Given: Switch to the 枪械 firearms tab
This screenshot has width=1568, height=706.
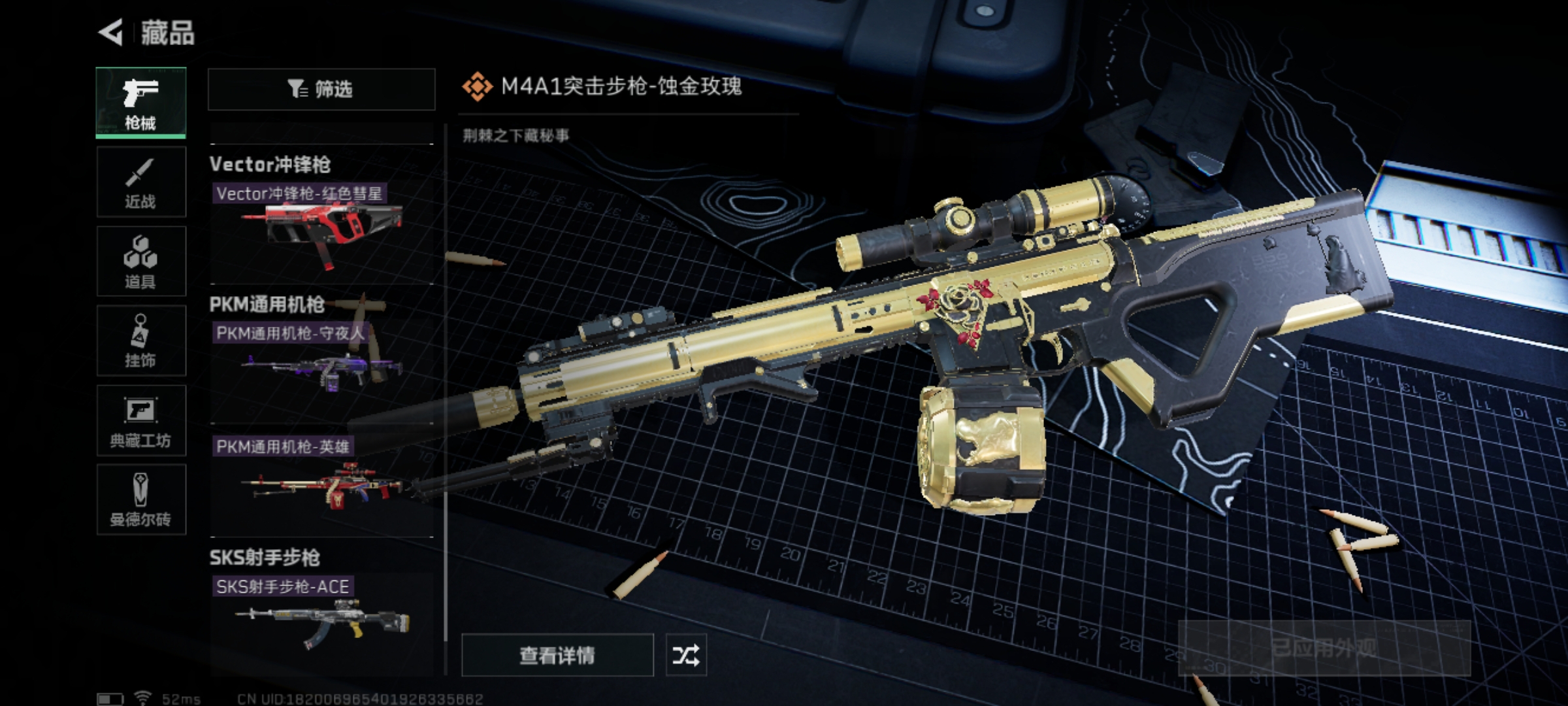Looking at the screenshot, I should click(141, 103).
